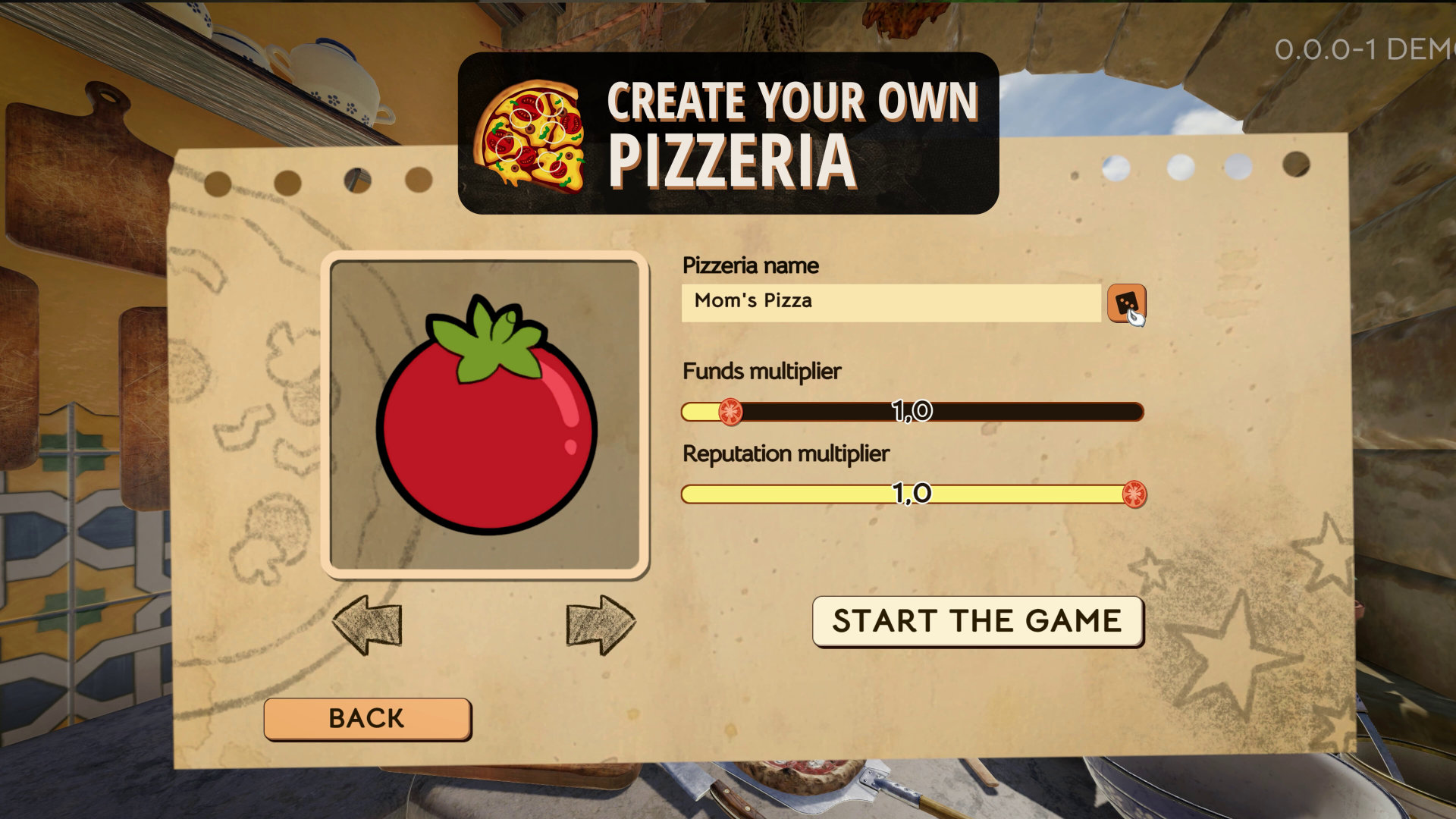
Task: Click the Funds multiplier slider bar
Action: click(x=912, y=412)
